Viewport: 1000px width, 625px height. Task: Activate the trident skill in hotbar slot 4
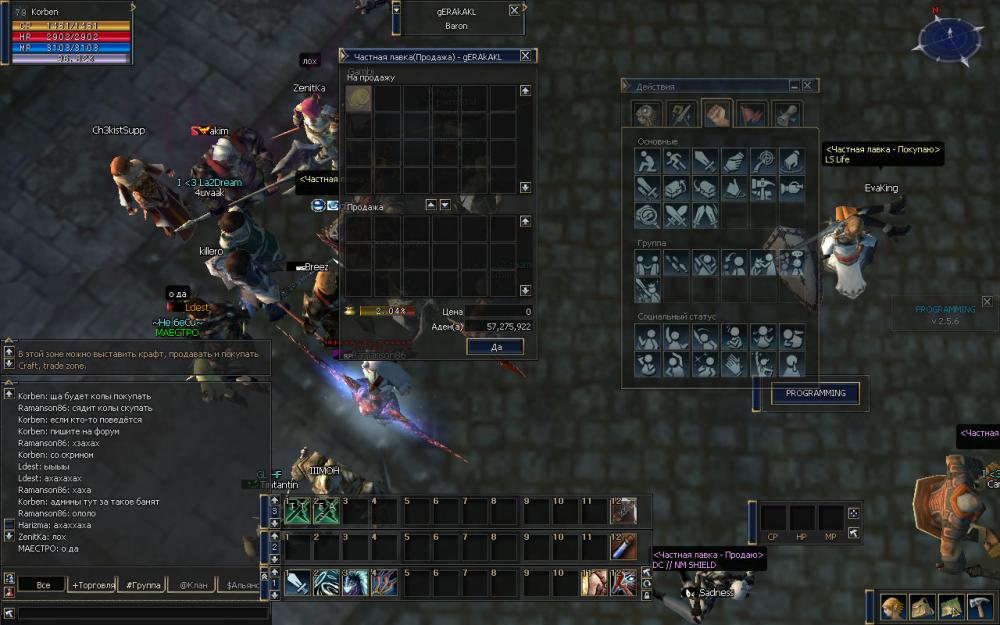pos(384,582)
